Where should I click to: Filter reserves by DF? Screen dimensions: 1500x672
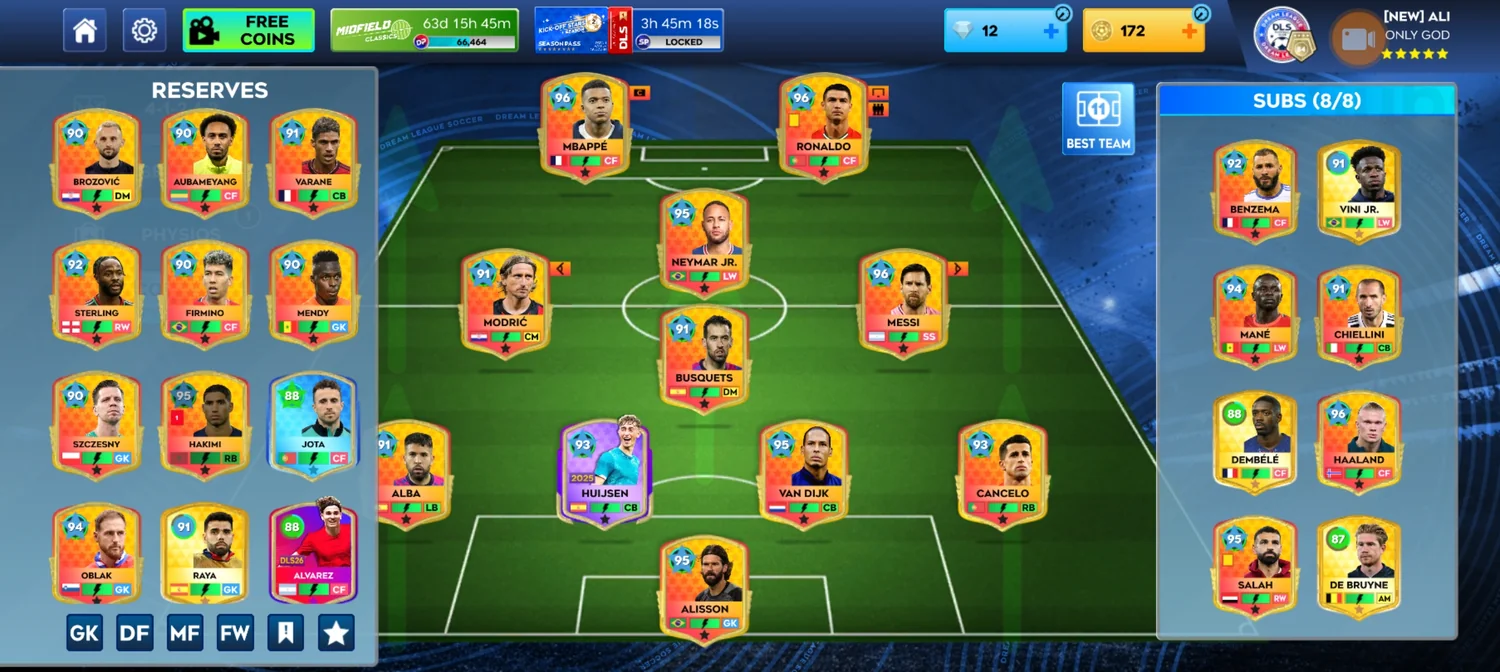pos(135,633)
